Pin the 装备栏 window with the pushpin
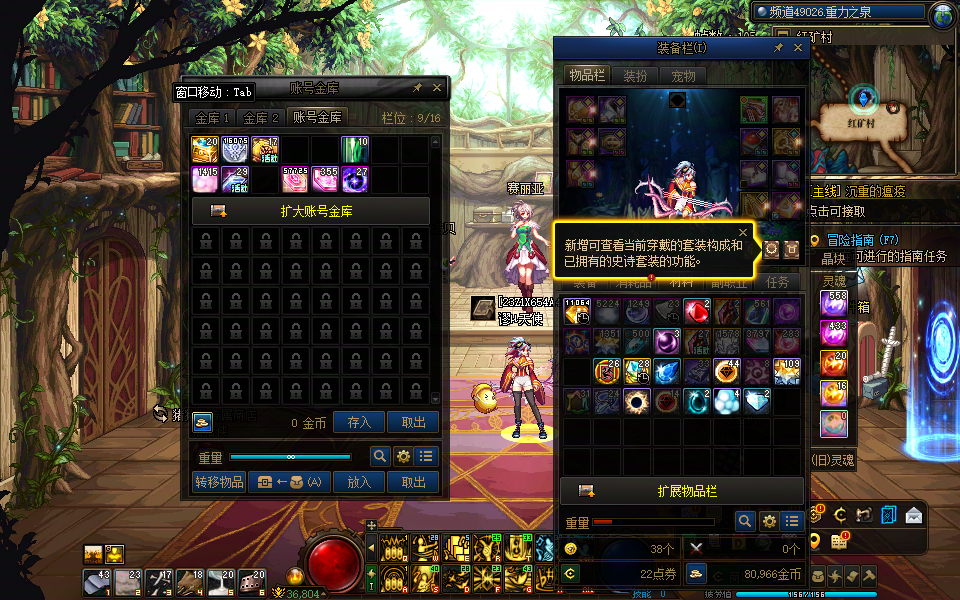The image size is (960, 600). 778,48
